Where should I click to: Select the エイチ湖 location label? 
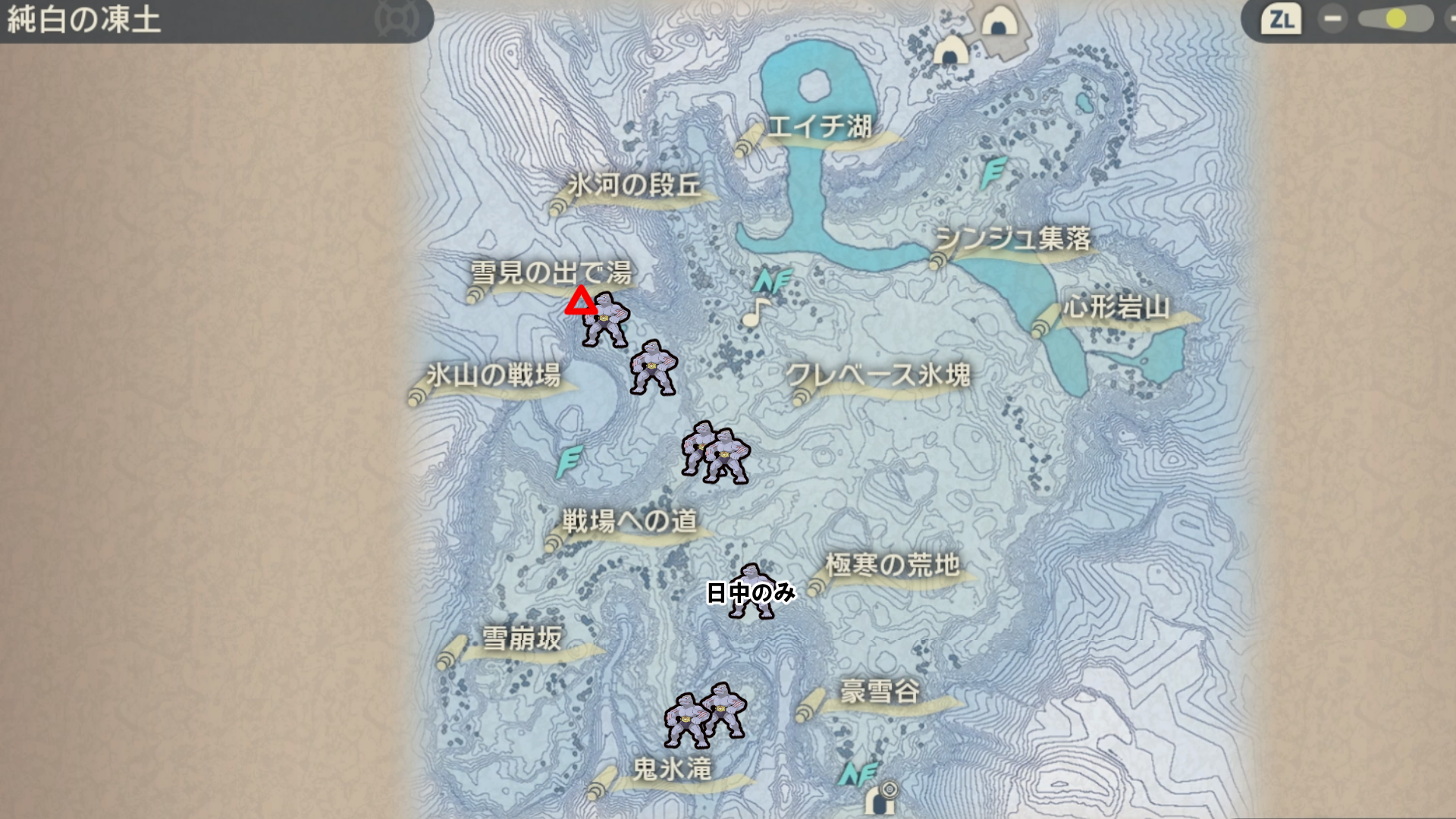tap(819, 127)
